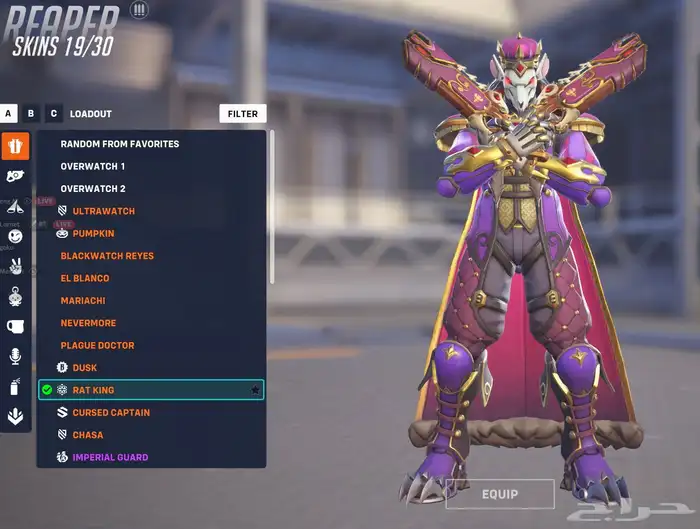Image resolution: width=700 pixels, height=529 pixels.
Task: Switch to loadout A
Action: point(9,114)
